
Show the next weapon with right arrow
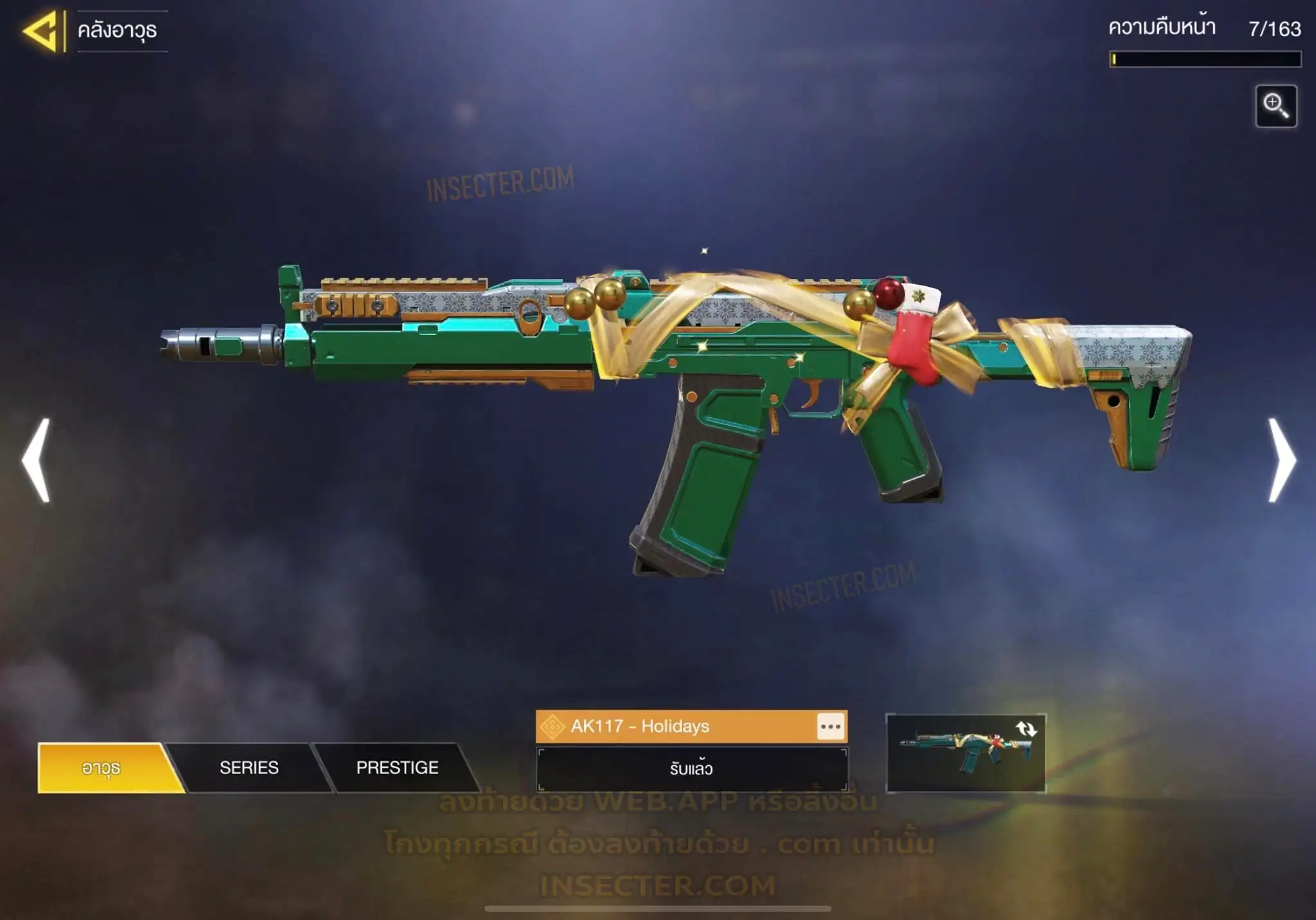pyautogui.click(x=1281, y=460)
